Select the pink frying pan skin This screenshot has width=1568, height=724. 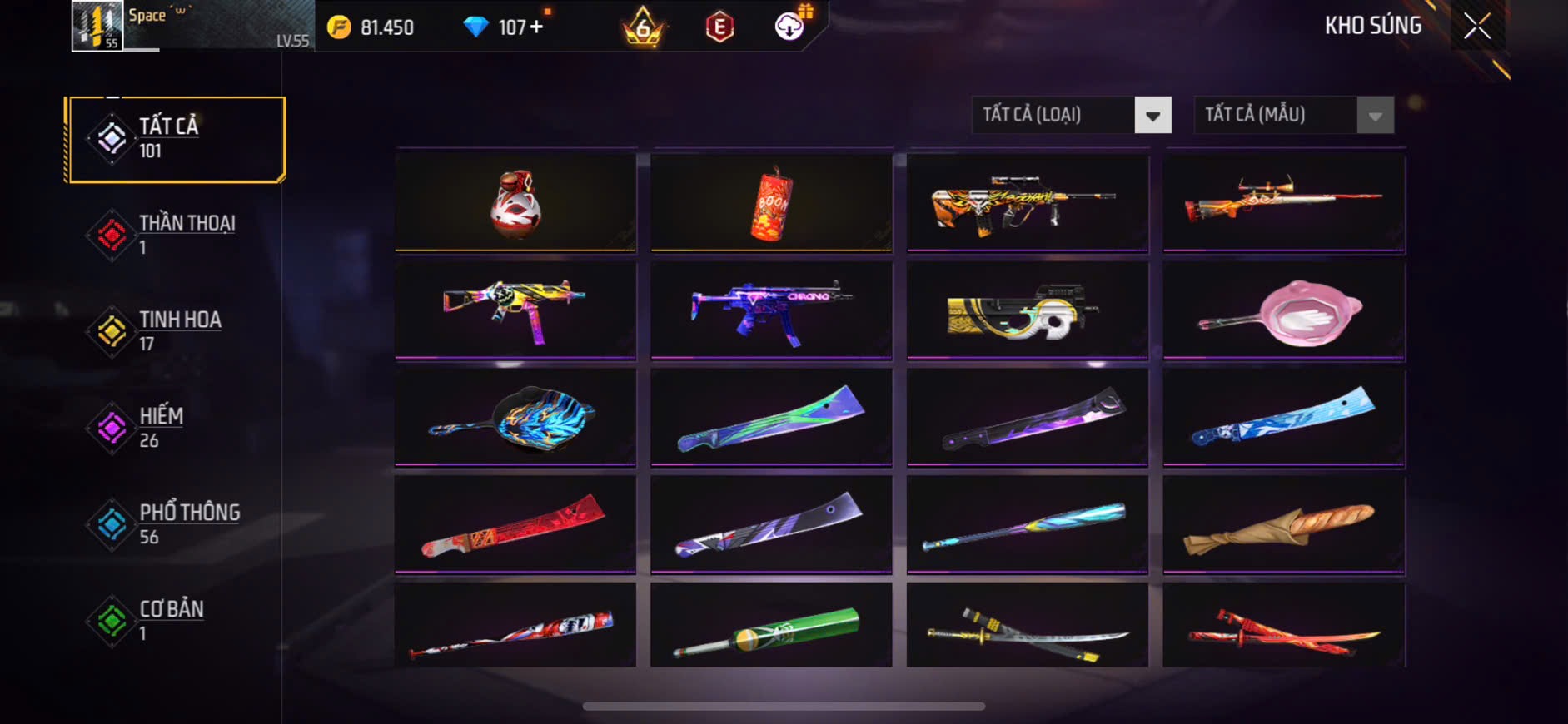coord(1283,312)
